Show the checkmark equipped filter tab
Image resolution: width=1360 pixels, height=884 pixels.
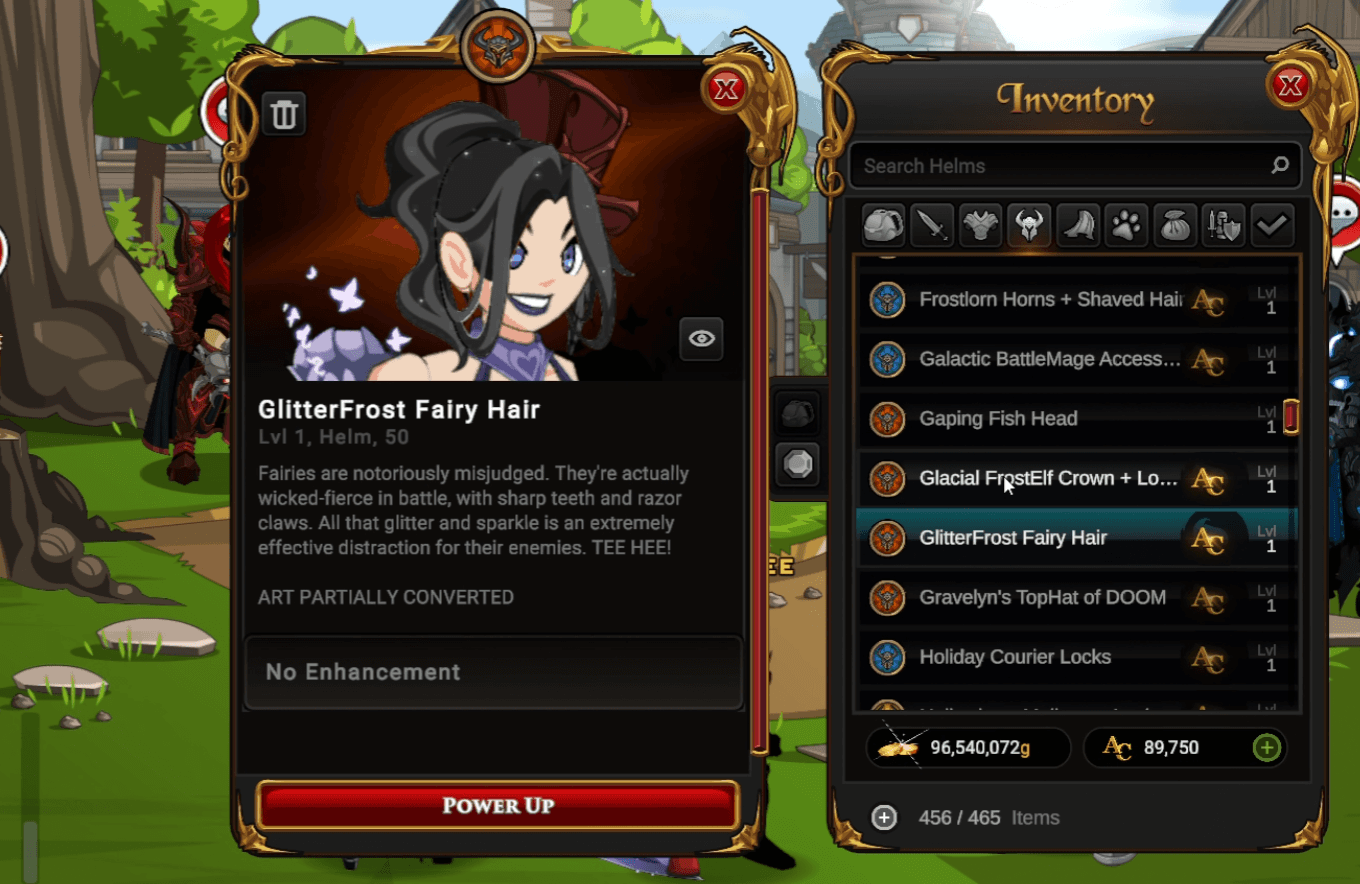coord(1271,226)
